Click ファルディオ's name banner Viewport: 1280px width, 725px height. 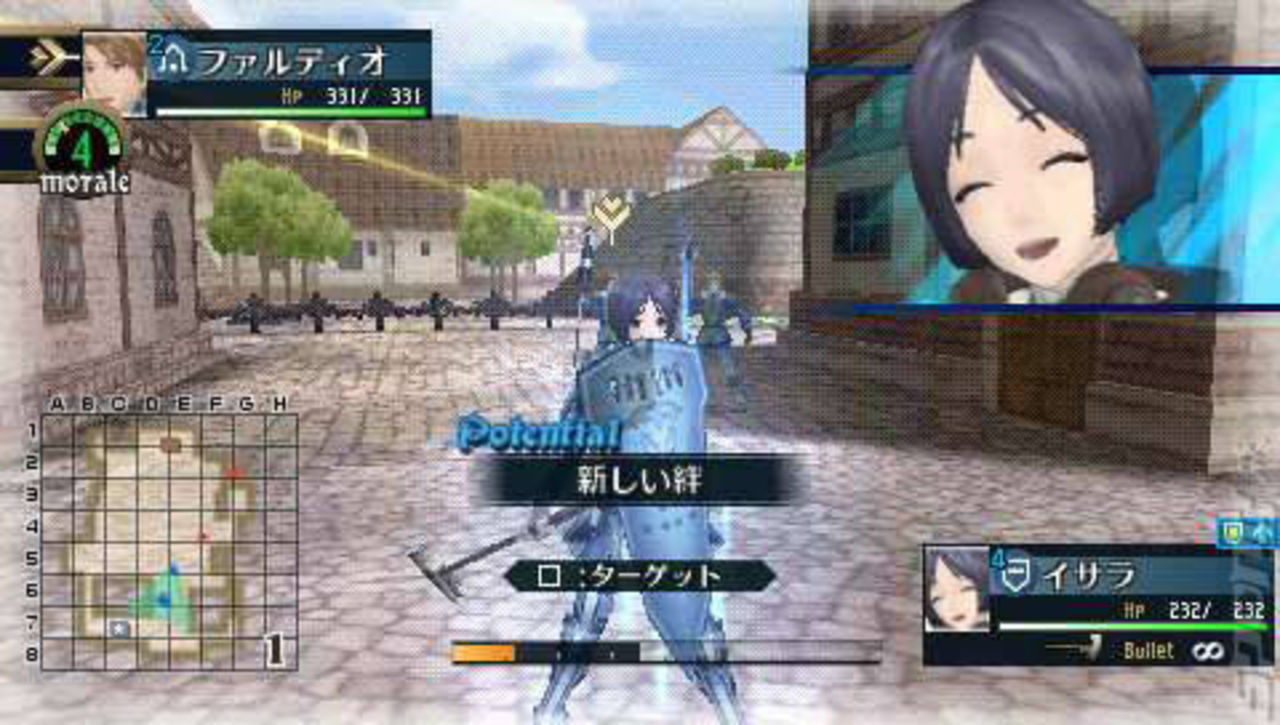coord(290,56)
